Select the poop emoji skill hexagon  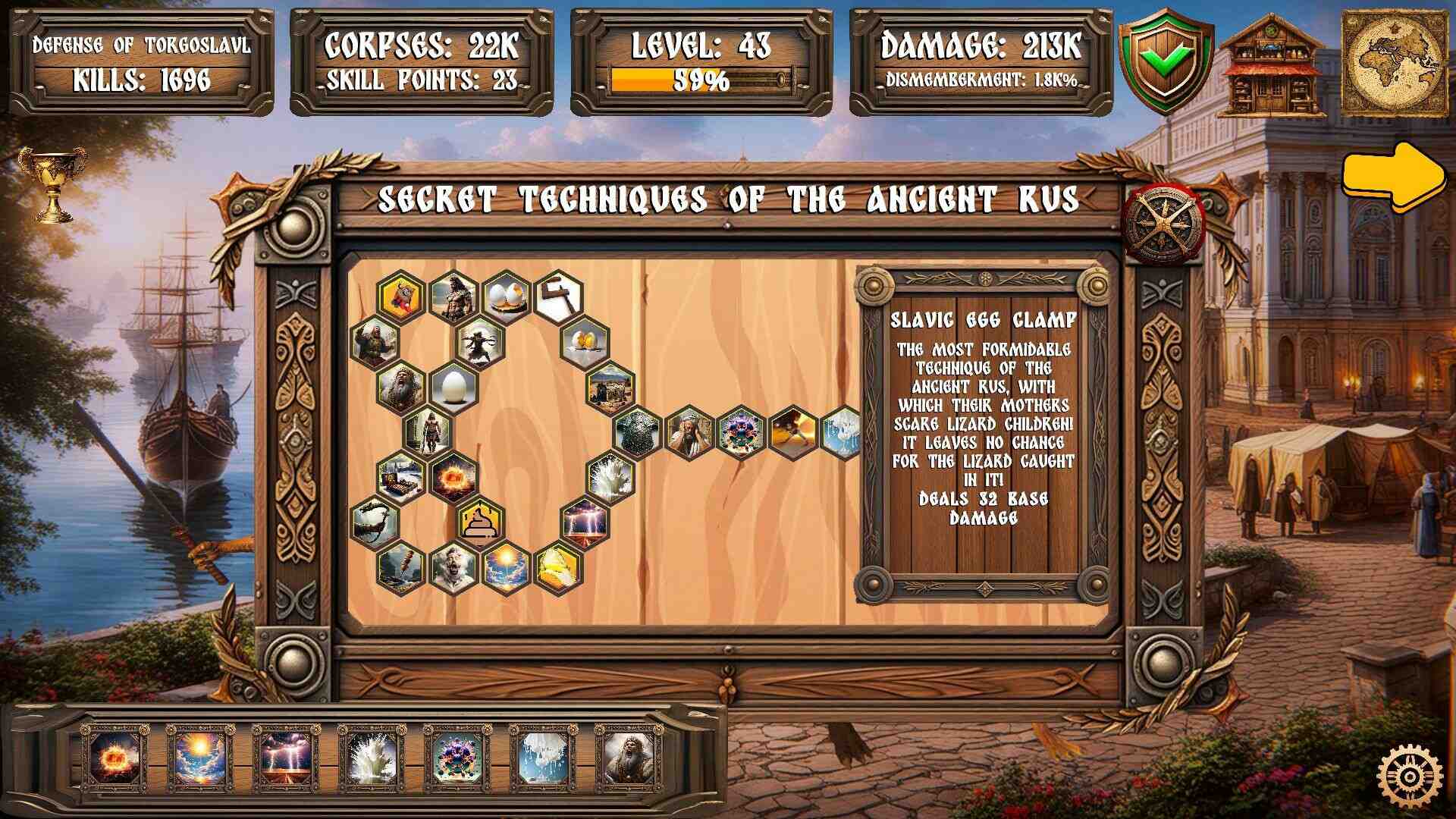pos(479,522)
